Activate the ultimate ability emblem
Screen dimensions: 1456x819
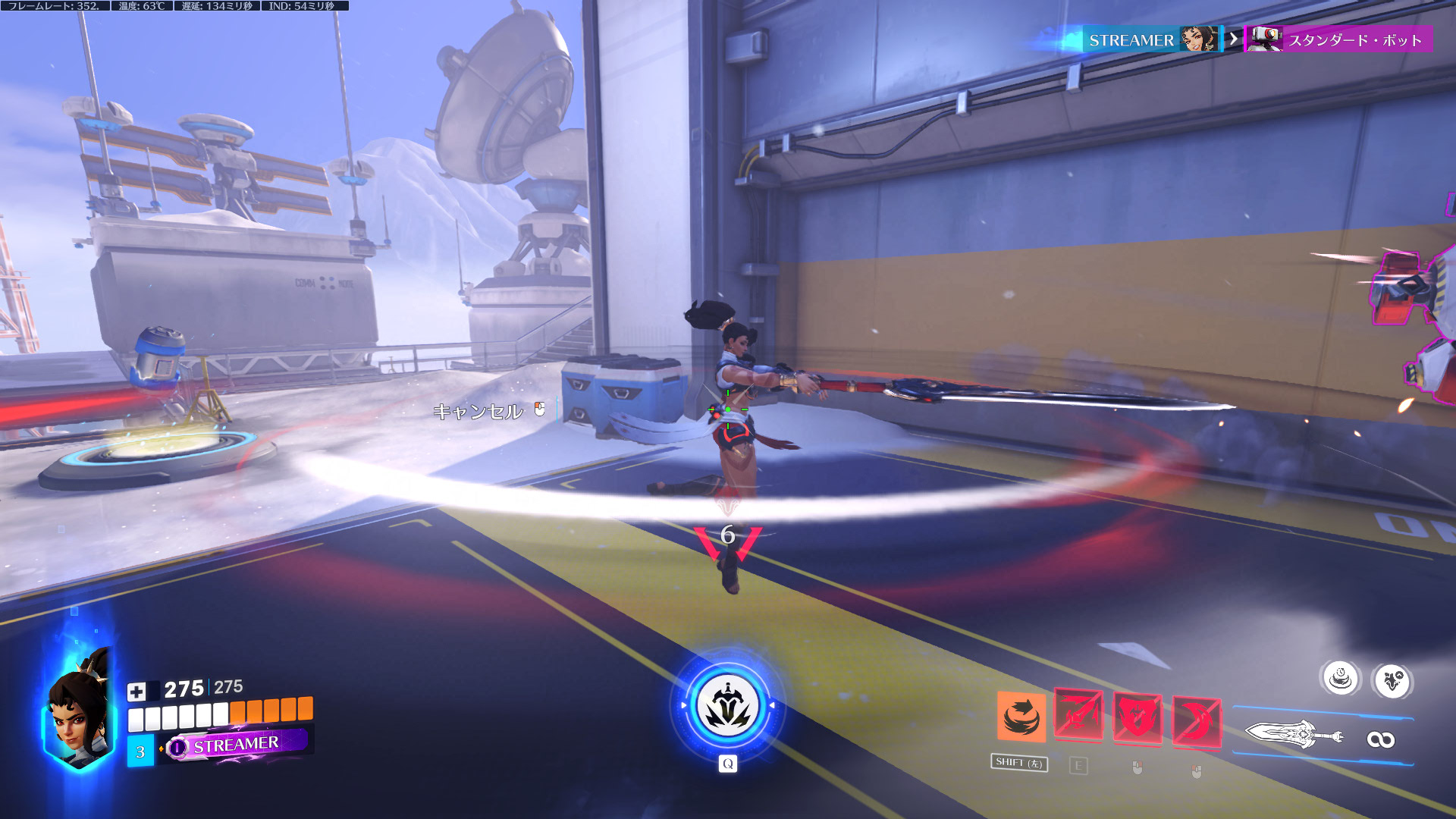[728, 705]
